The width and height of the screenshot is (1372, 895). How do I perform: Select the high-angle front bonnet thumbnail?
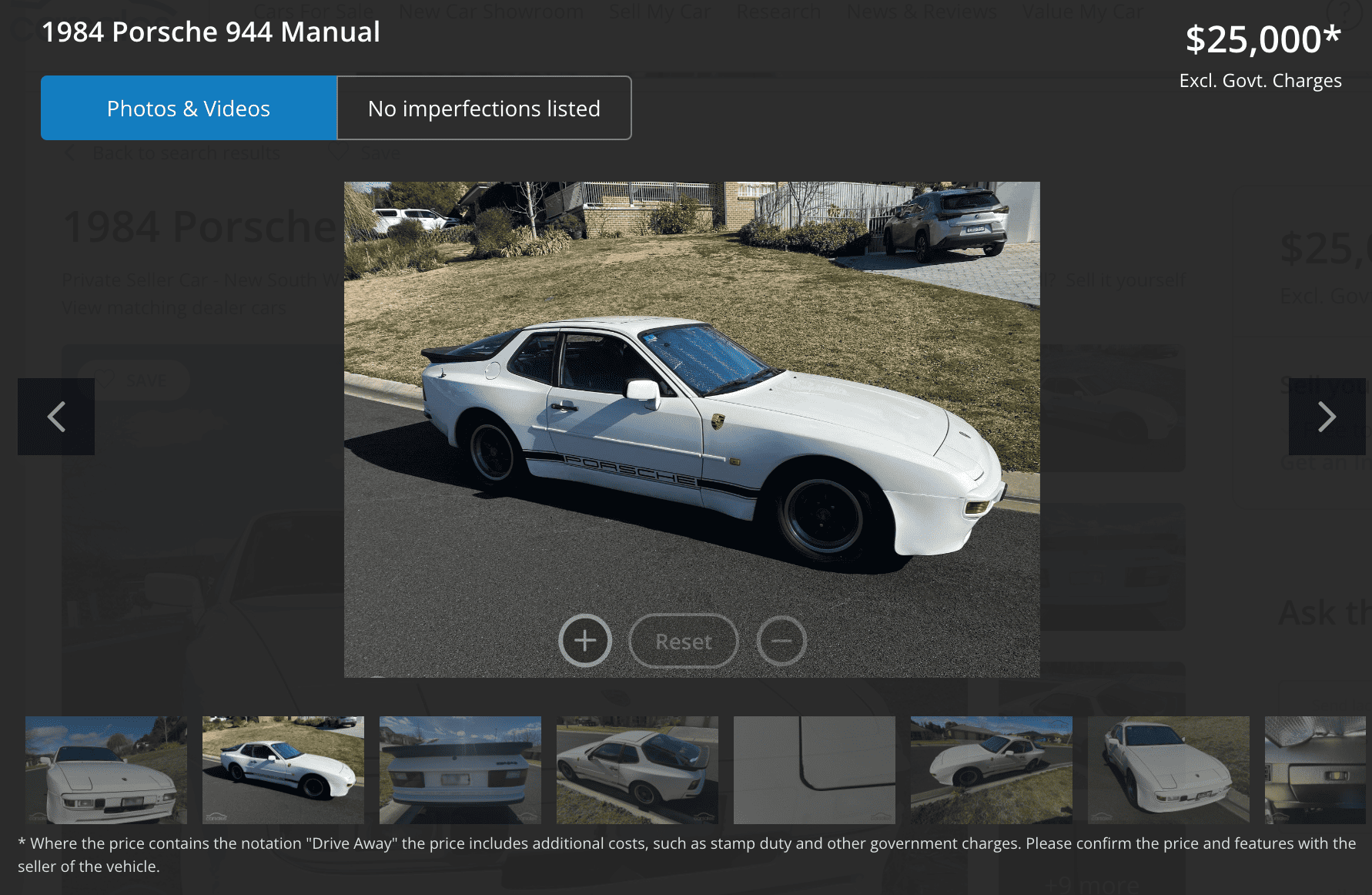click(x=1169, y=770)
